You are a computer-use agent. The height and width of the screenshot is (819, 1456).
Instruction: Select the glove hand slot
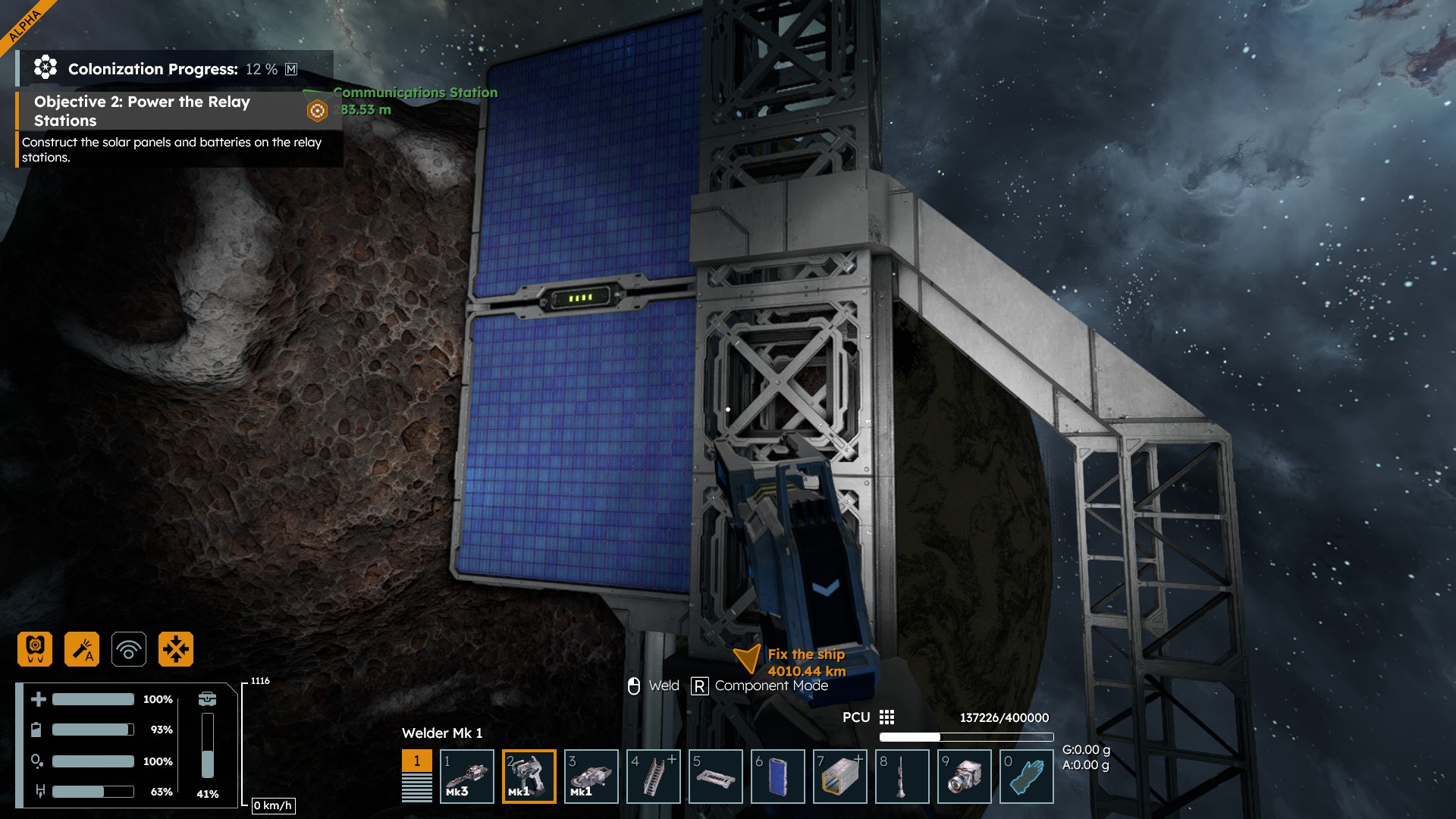point(1026,776)
